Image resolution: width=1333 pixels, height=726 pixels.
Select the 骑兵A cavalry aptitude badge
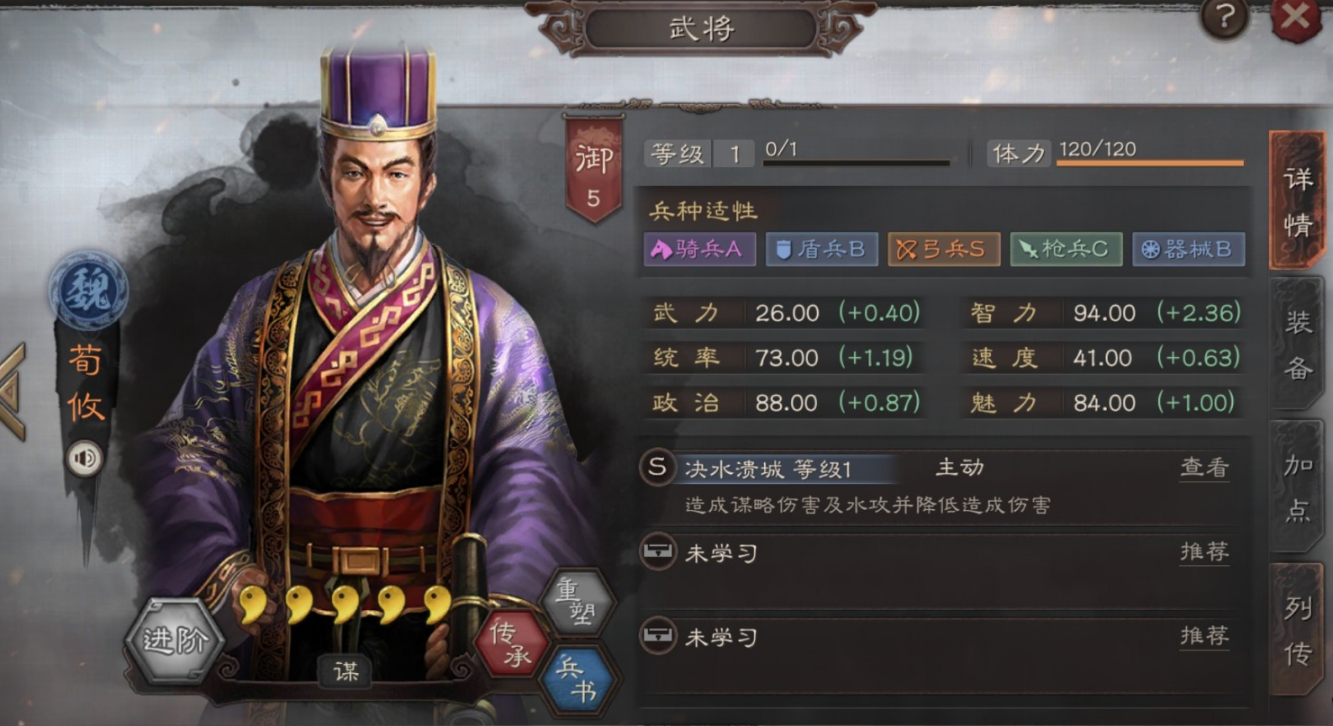click(697, 248)
